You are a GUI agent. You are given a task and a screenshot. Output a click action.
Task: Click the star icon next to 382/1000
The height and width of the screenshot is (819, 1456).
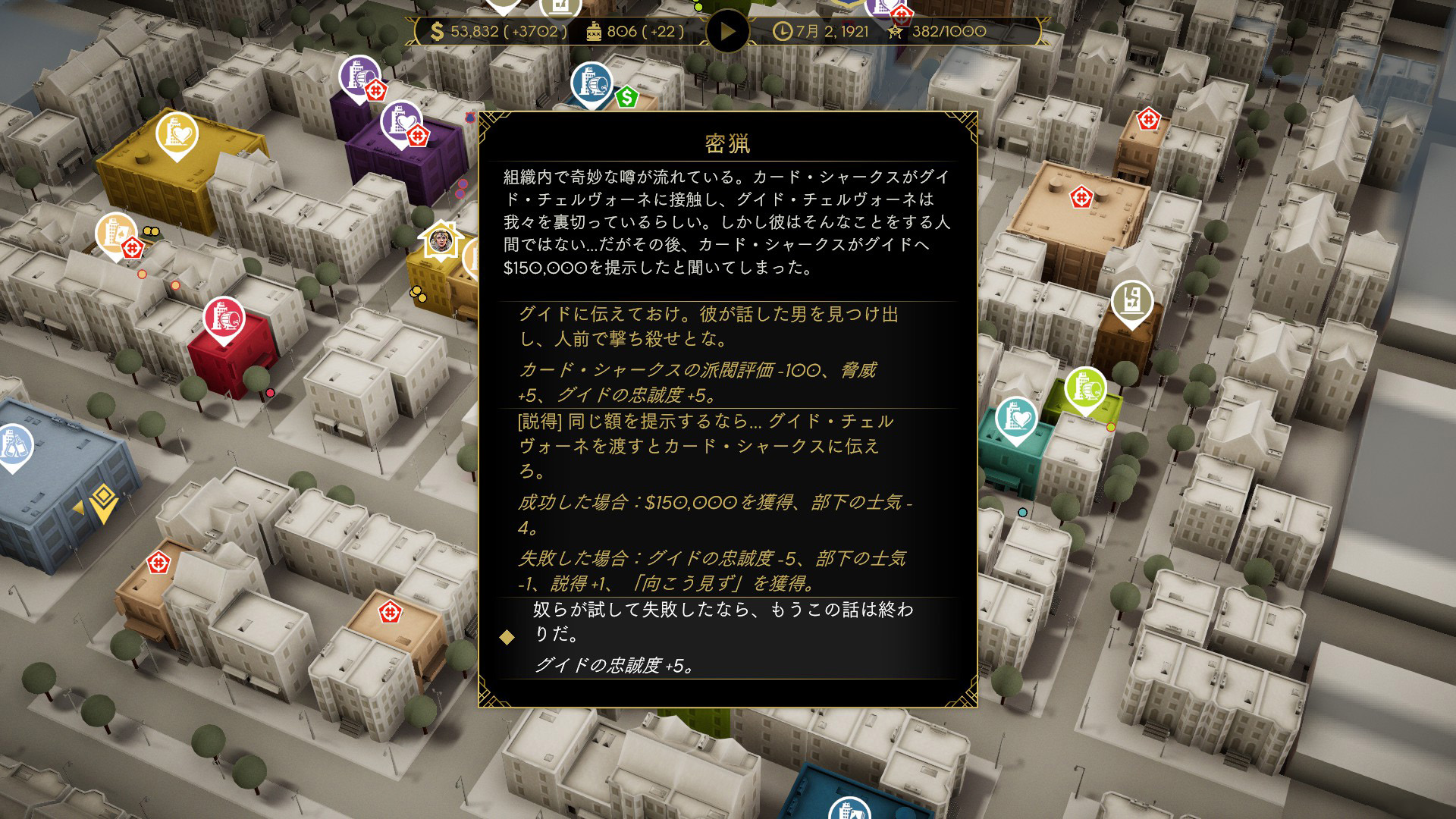[x=897, y=32]
